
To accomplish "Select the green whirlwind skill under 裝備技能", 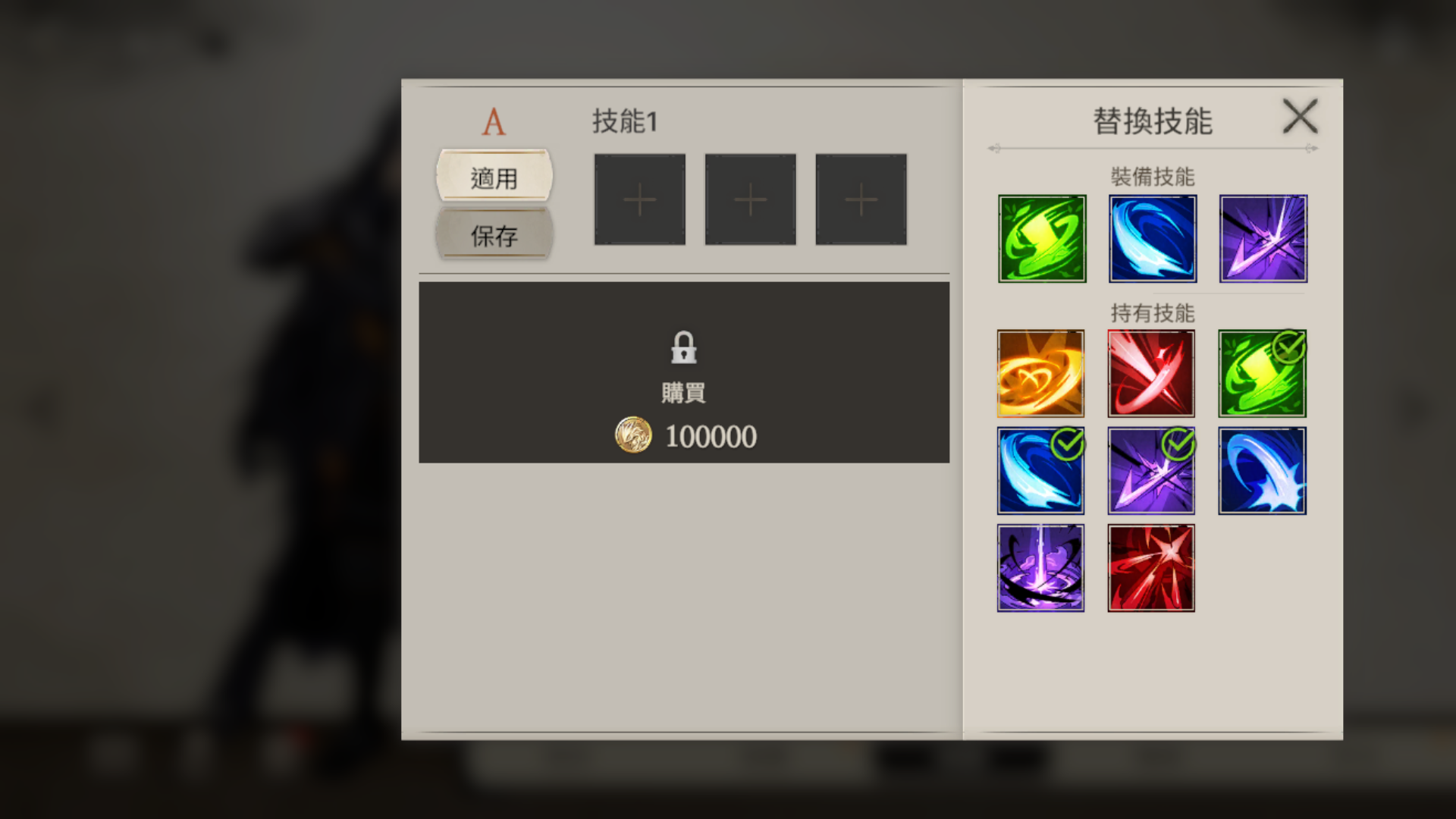I will tap(1042, 239).
